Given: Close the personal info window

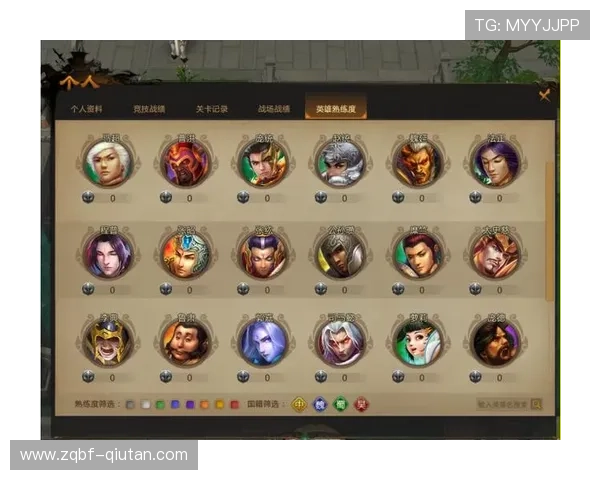Looking at the screenshot, I should pyautogui.click(x=545, y=95).
